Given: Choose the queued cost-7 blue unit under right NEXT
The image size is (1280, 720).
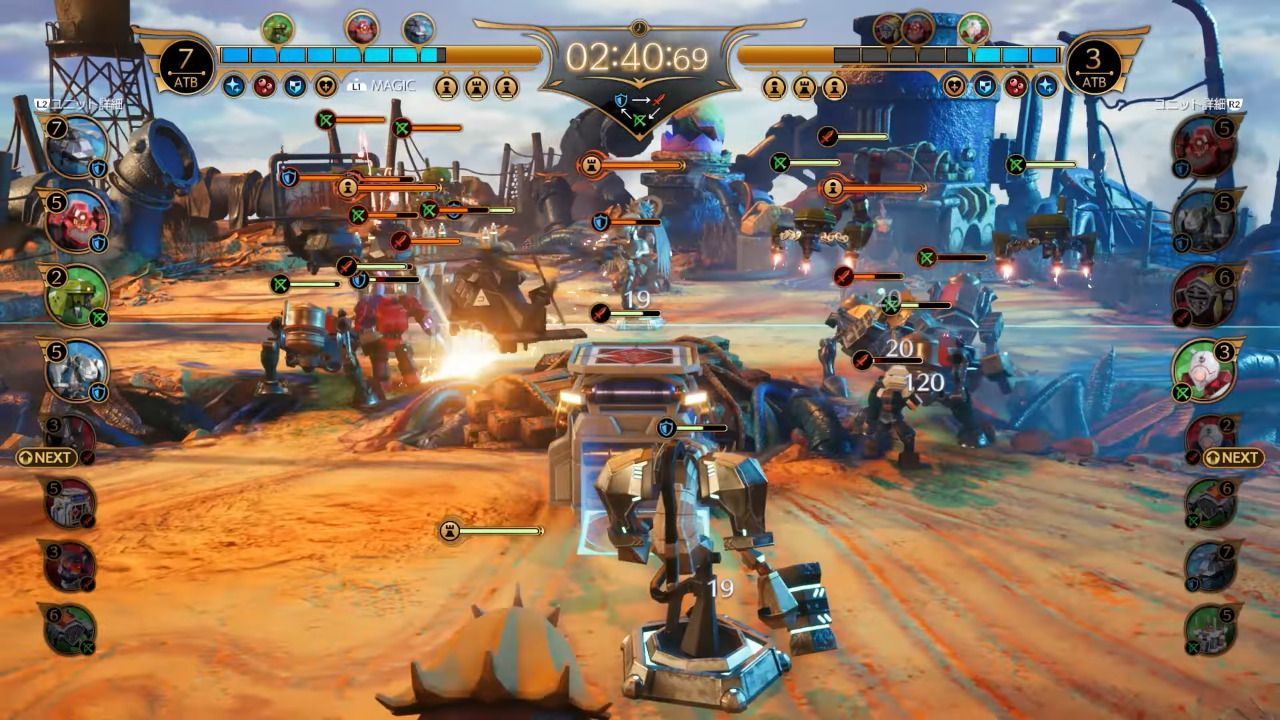Looking at the screenshot, I should pyautogui.click(x=1212, y=567).
